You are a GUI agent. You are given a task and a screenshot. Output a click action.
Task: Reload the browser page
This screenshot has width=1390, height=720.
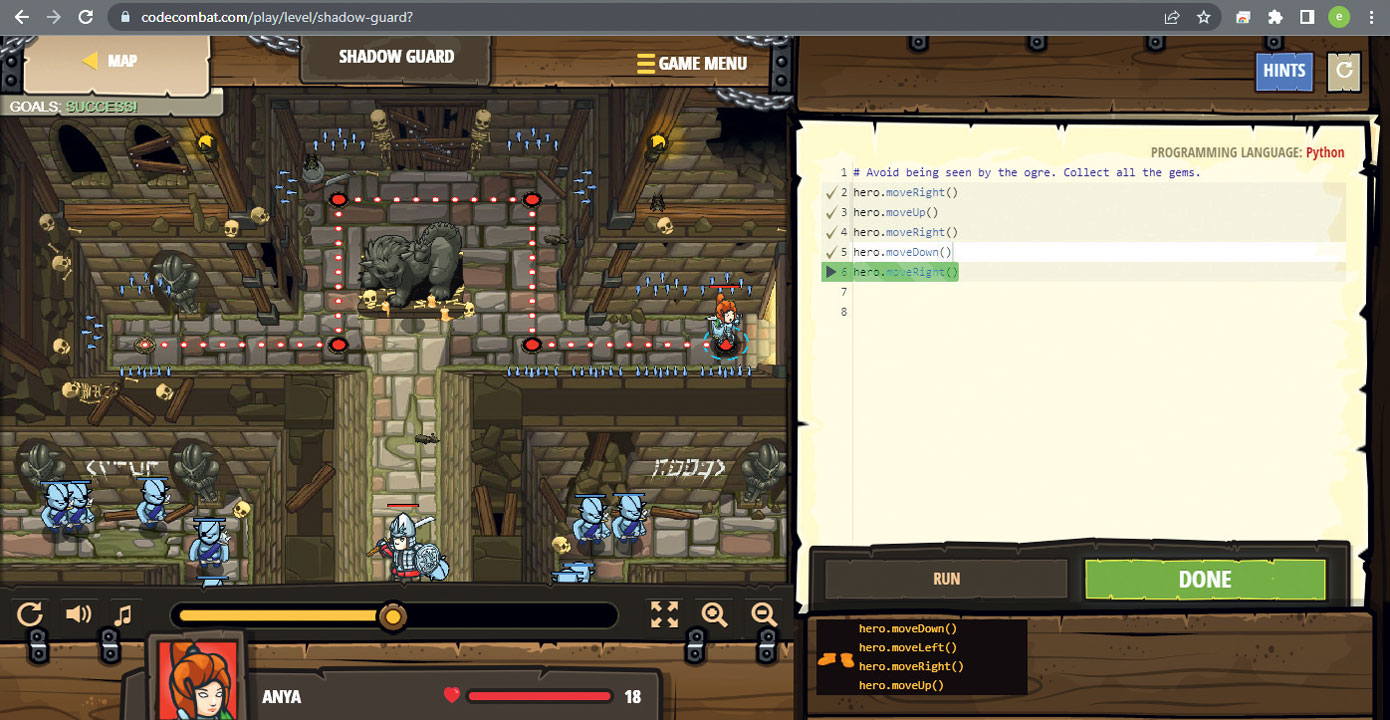[86, 17]
